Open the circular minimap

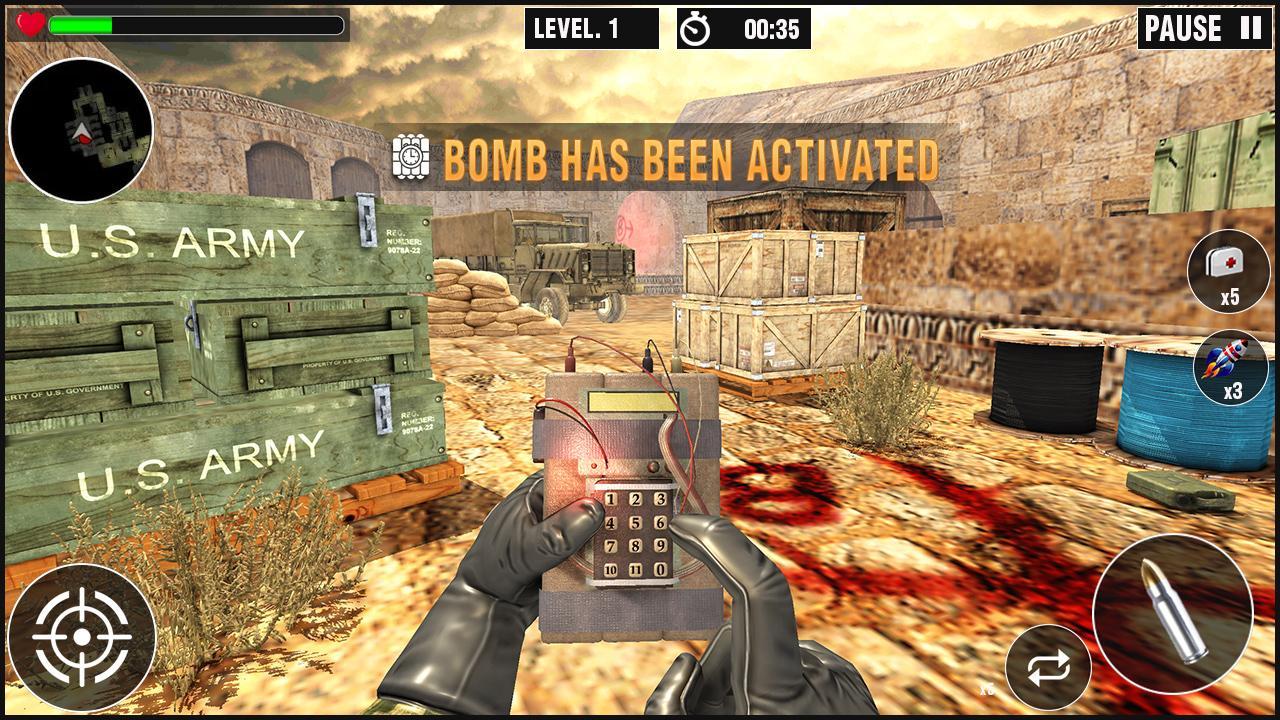(81, 130)
